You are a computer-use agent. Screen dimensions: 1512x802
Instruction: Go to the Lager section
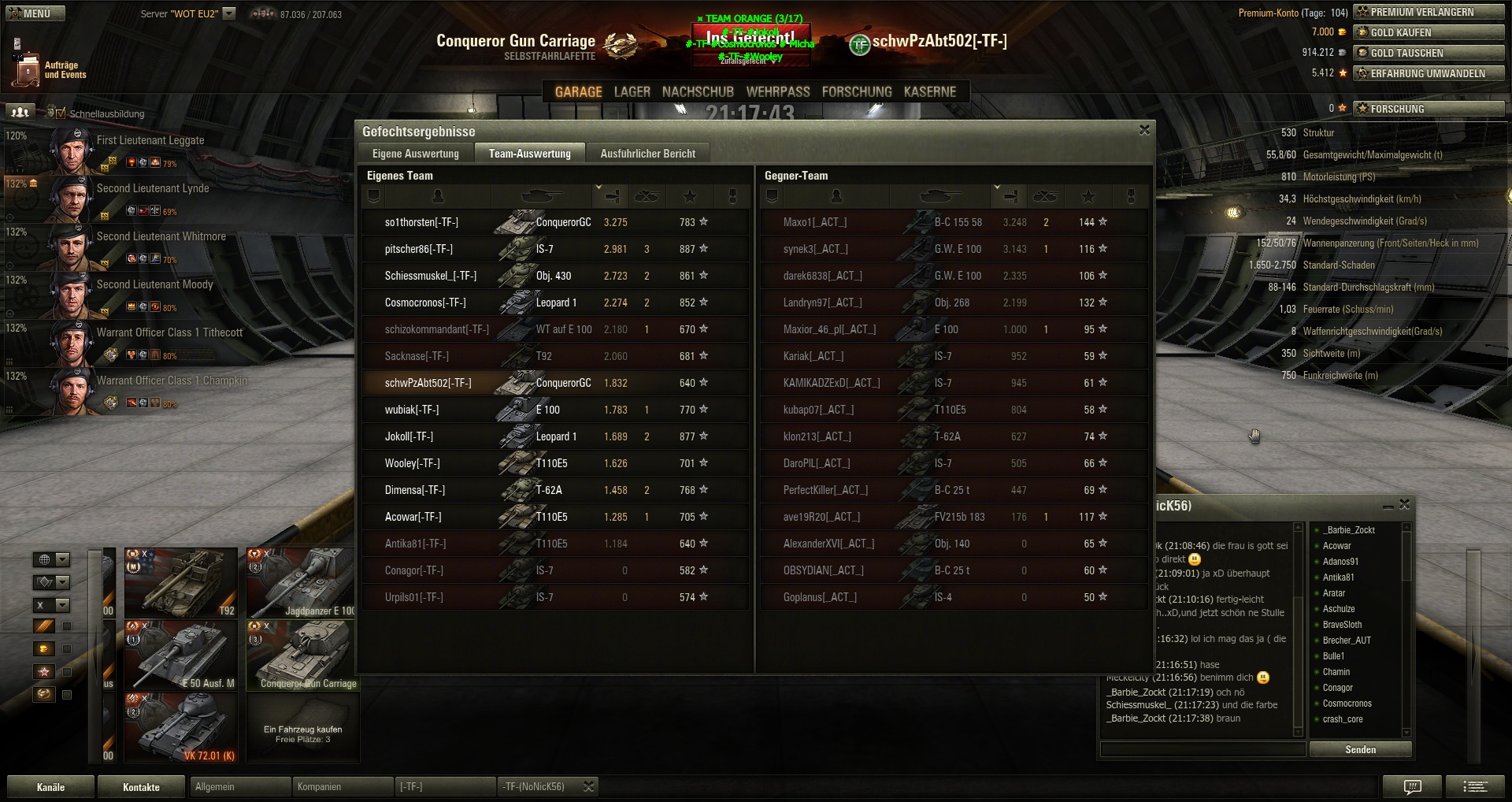(x=632, y=92)
